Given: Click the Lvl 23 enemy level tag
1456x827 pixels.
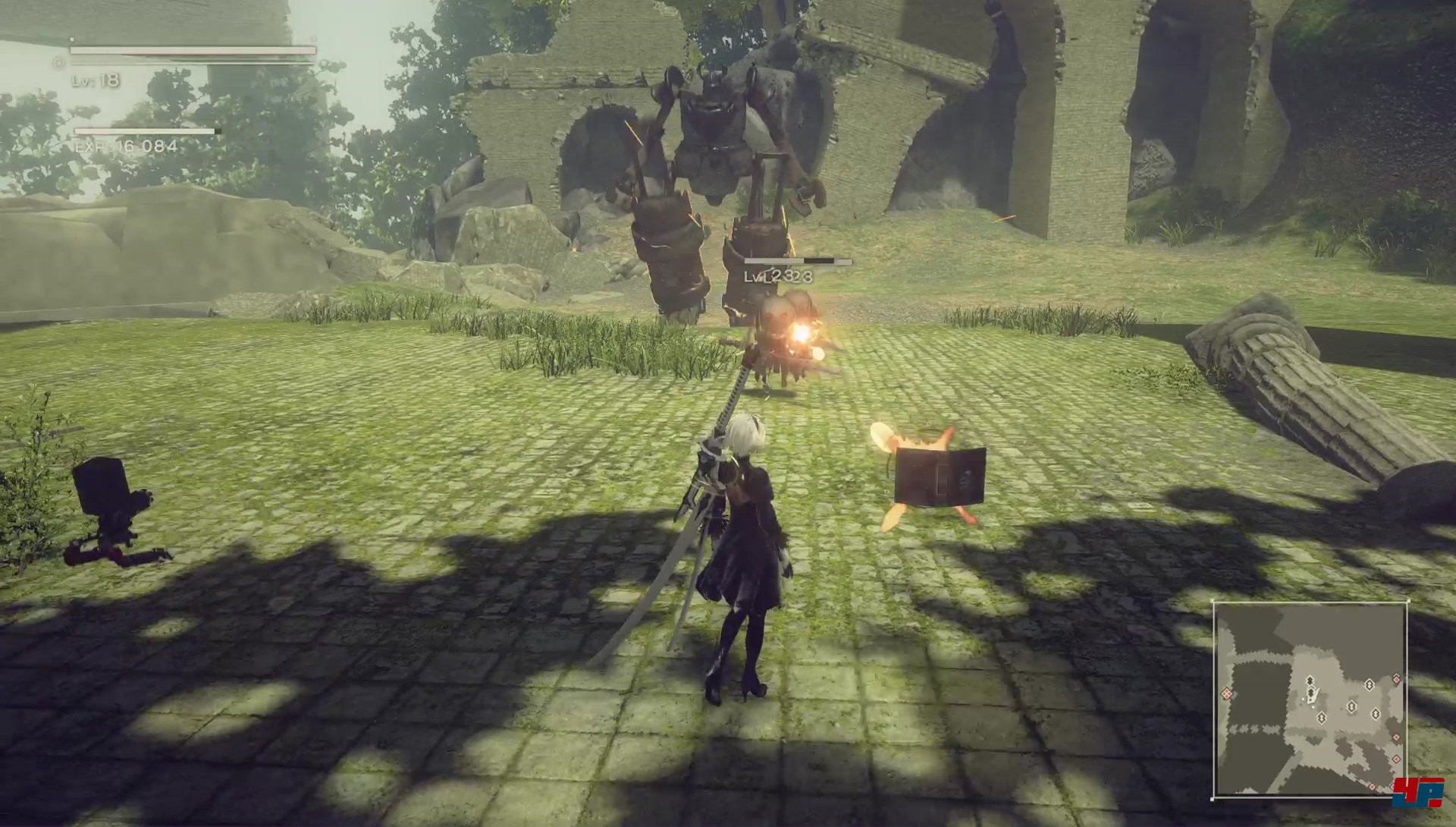Looking at the screenshot, I should (773, 278).
